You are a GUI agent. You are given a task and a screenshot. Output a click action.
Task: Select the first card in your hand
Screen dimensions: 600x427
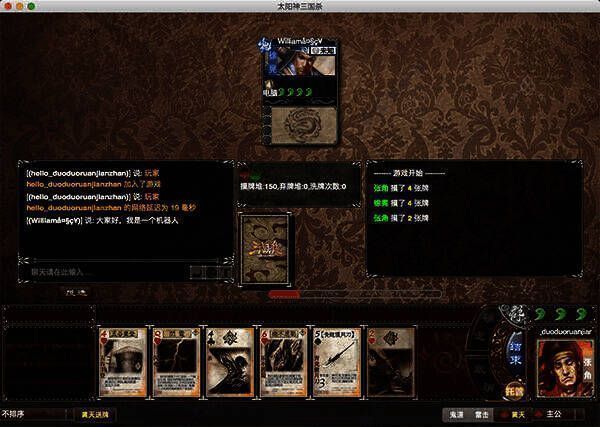click(x=124, y=362)
